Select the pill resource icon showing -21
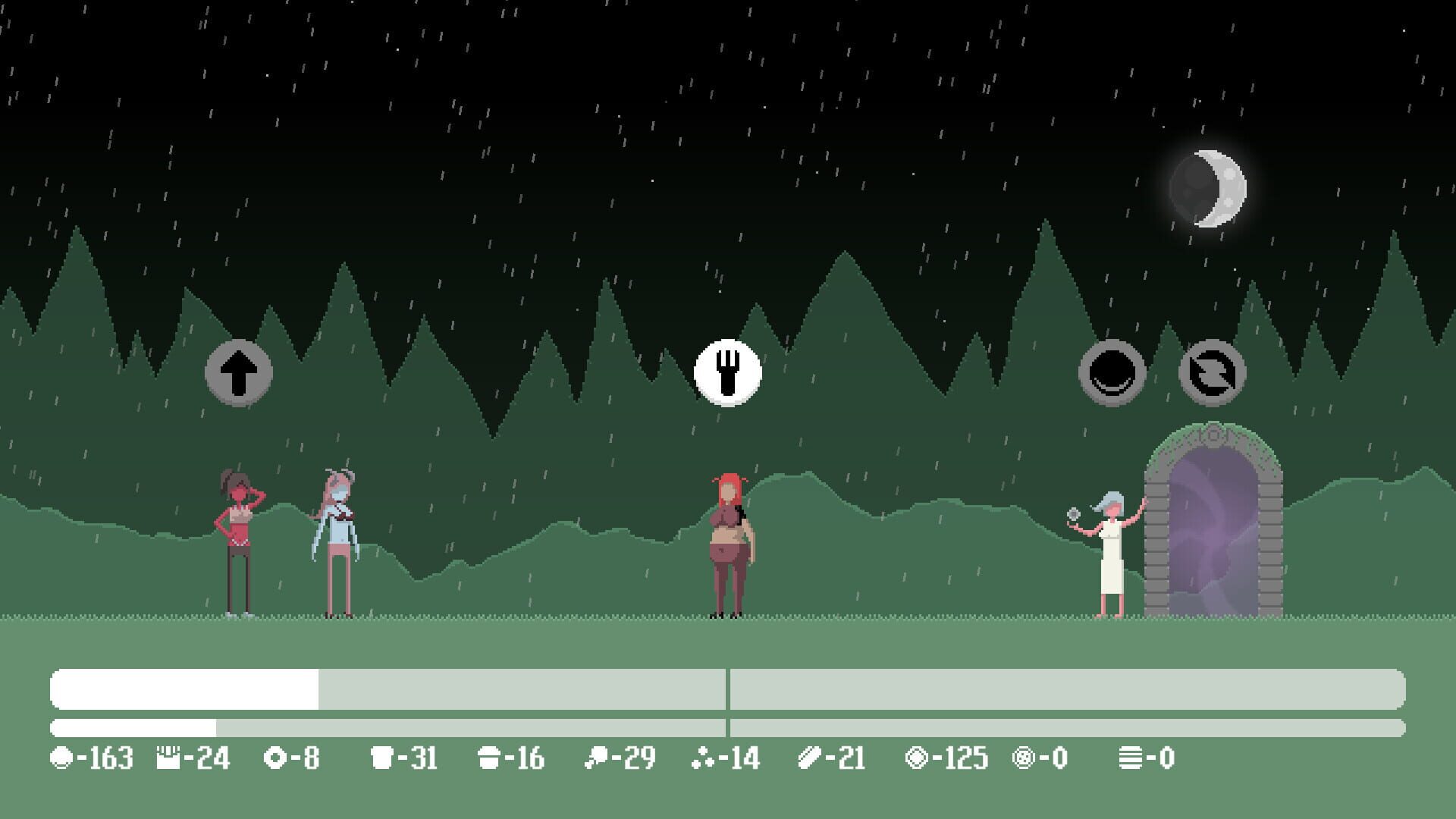The width and height of the screenshot is (1456, 819). coord(810,756)
